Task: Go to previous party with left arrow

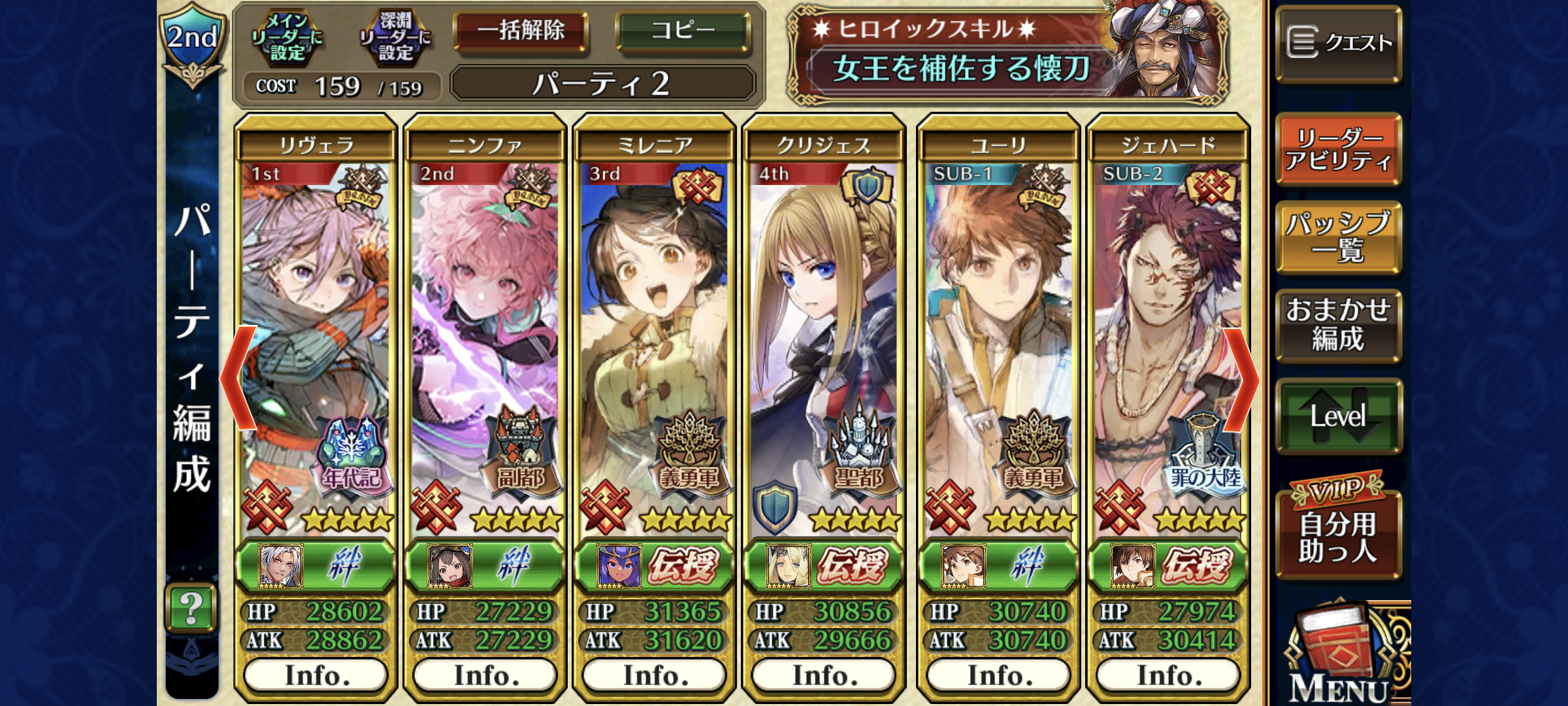Action: [238, 378]
